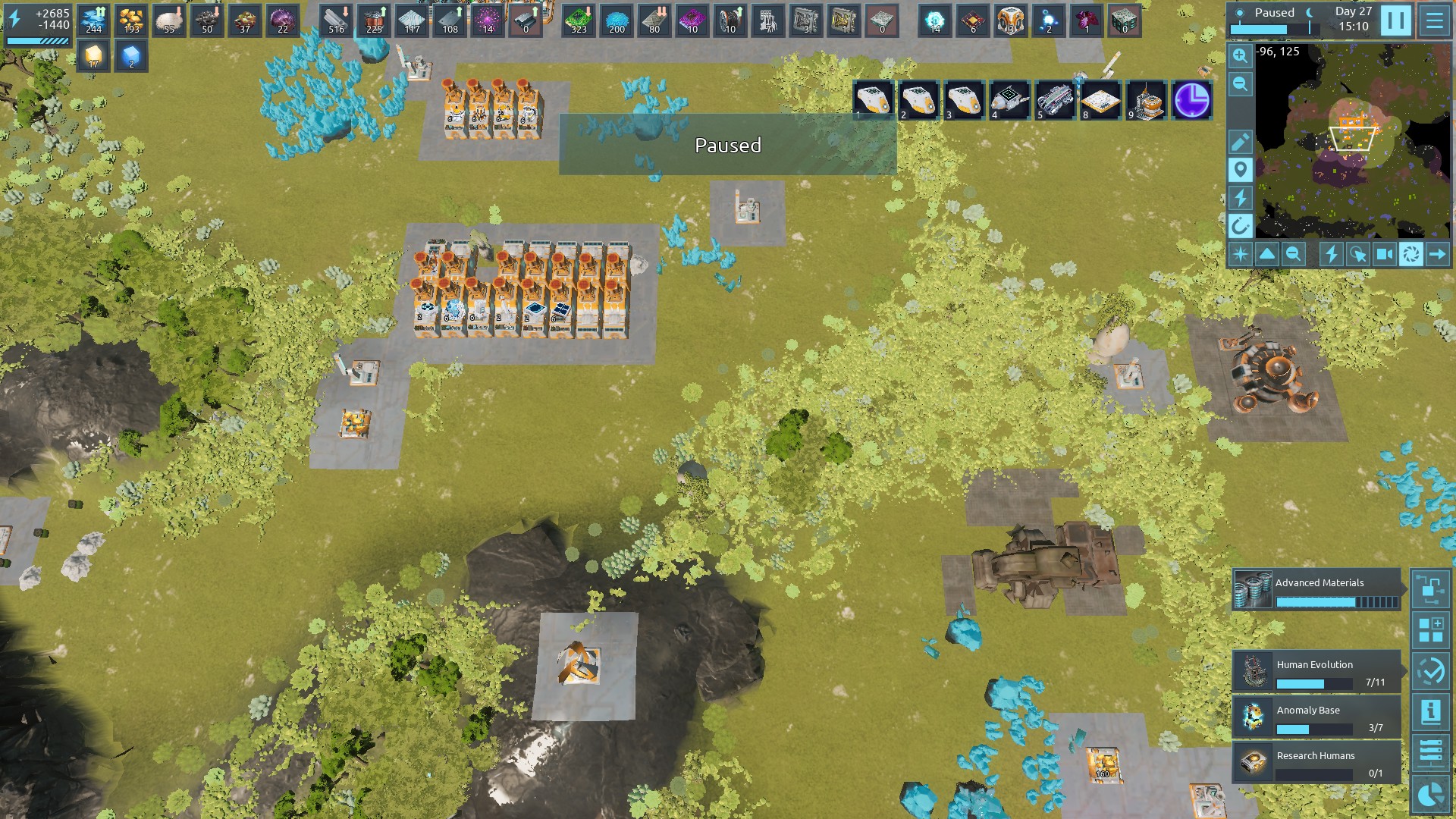Select hotkey slot 5 tracked vehicle

pyautogui.click(x=1055, y=100)
